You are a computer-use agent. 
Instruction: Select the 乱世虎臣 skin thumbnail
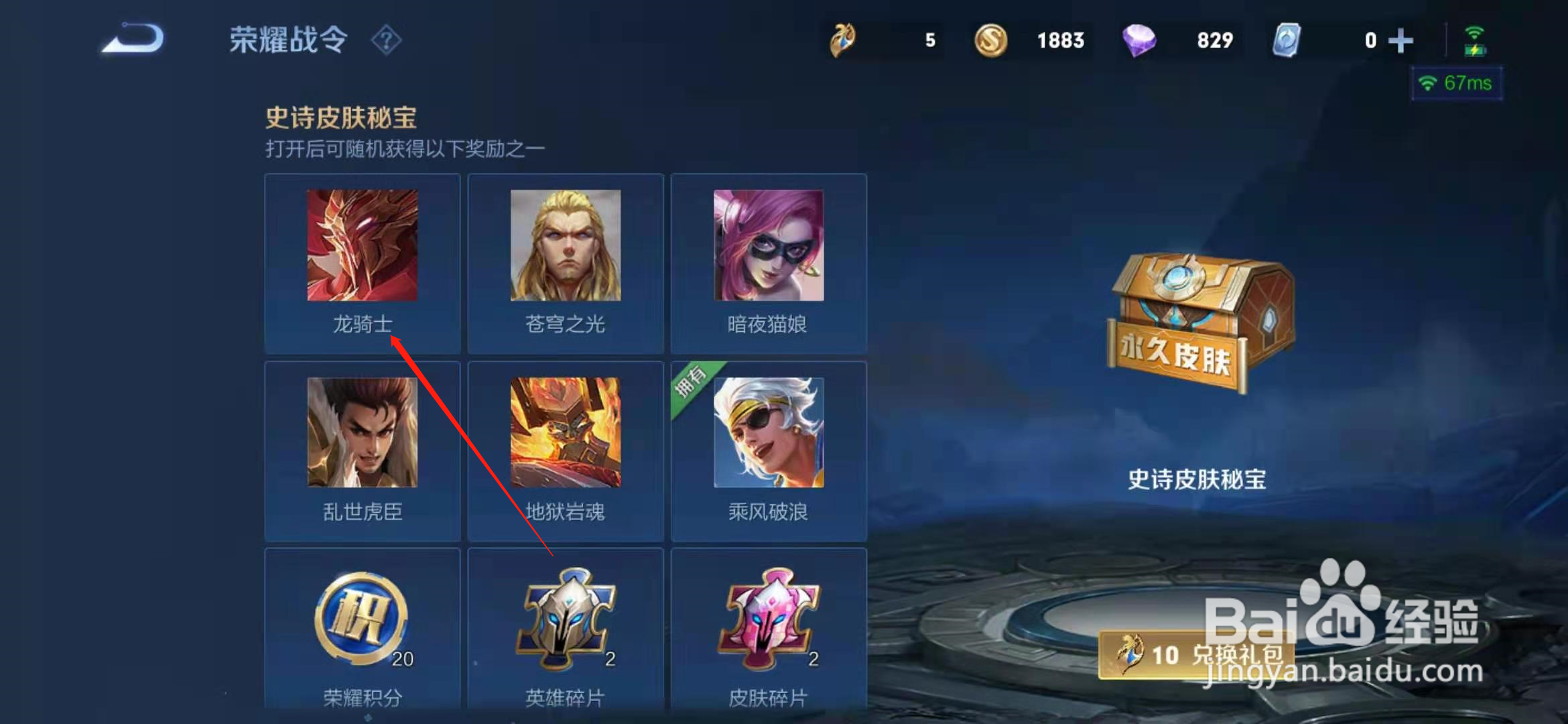pyautogui.click(x=362, y=432)
